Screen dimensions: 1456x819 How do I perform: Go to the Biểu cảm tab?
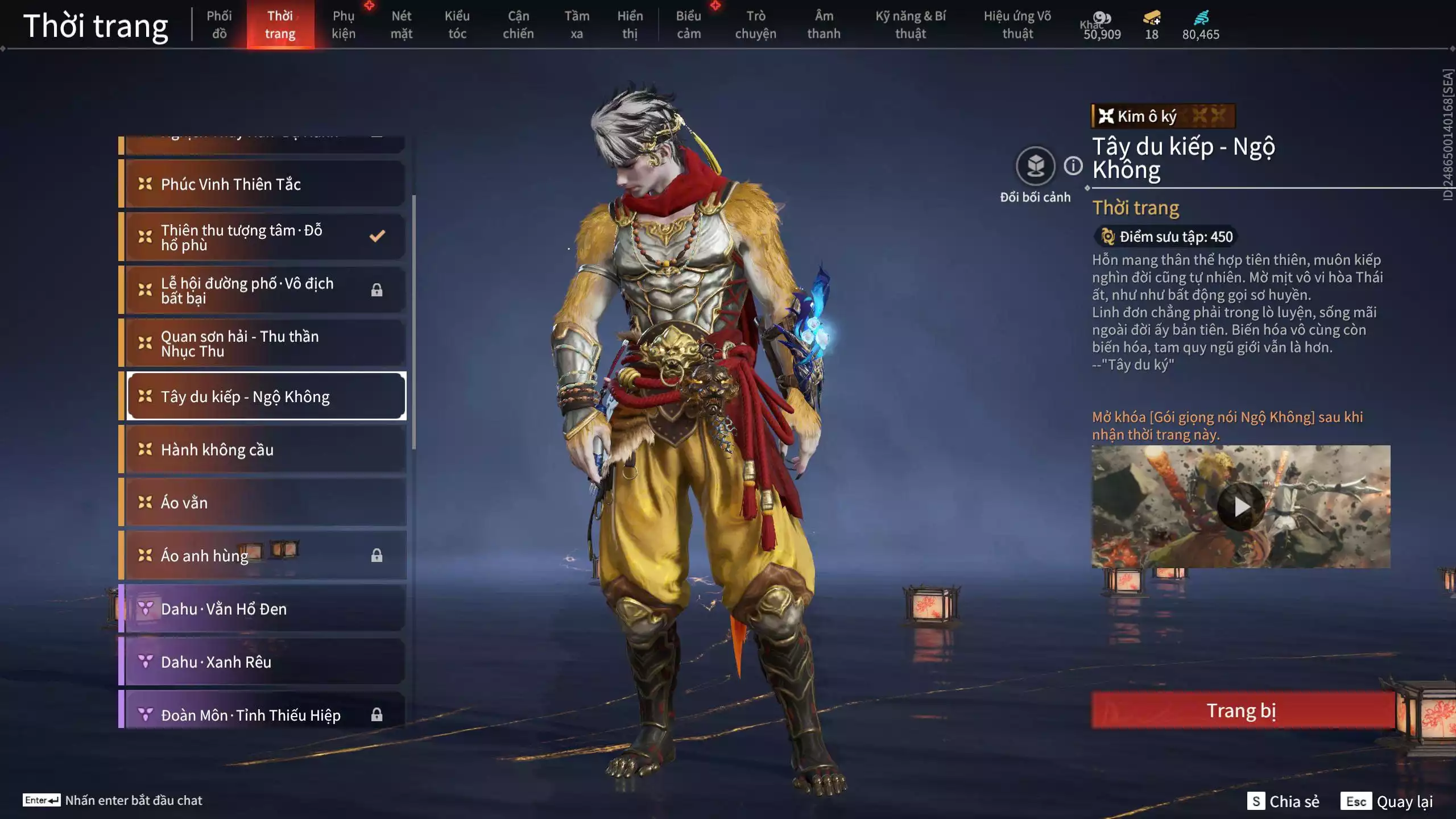(x=688, y=24)
